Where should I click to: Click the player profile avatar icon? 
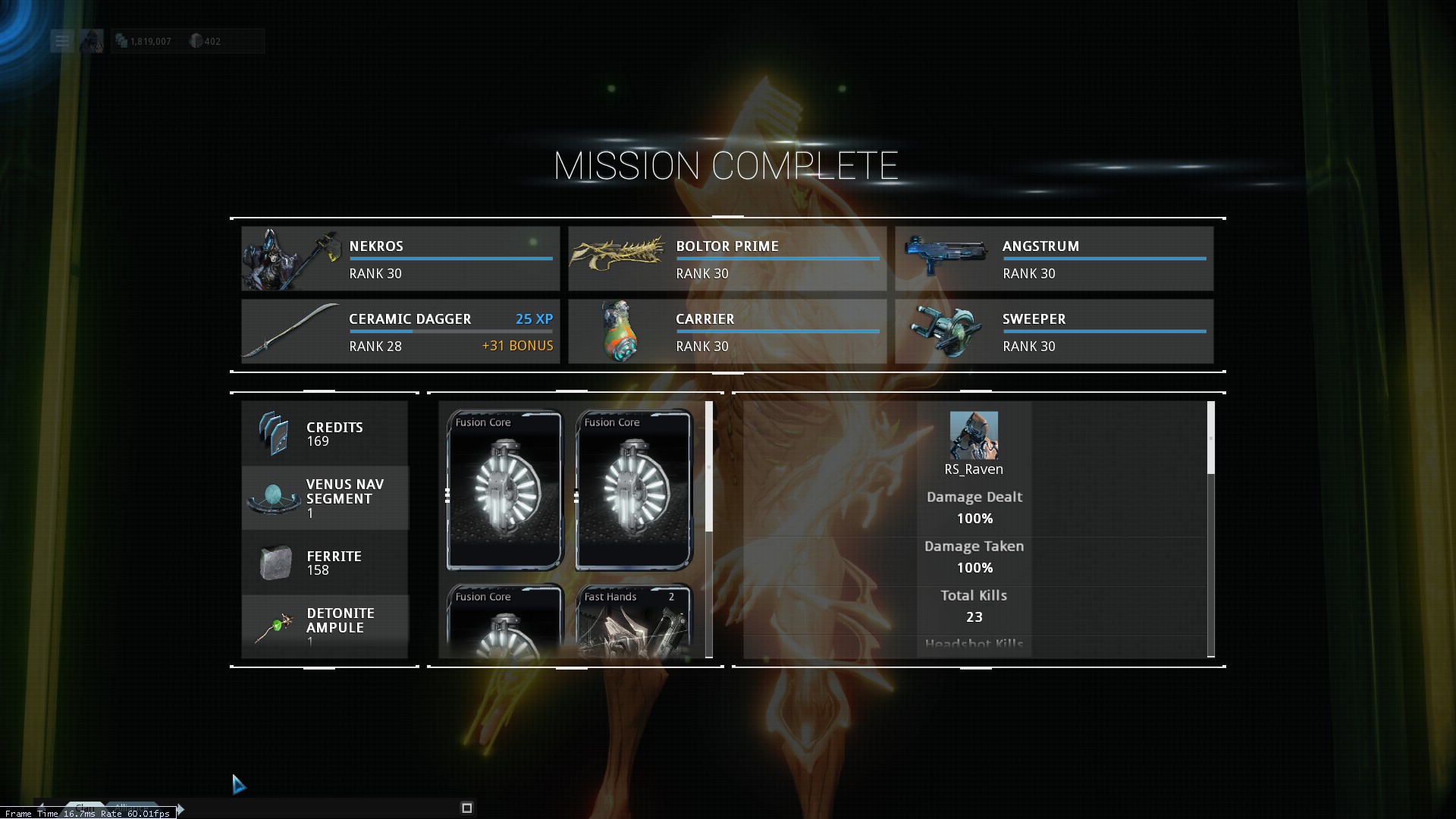(x=91, y=41)
